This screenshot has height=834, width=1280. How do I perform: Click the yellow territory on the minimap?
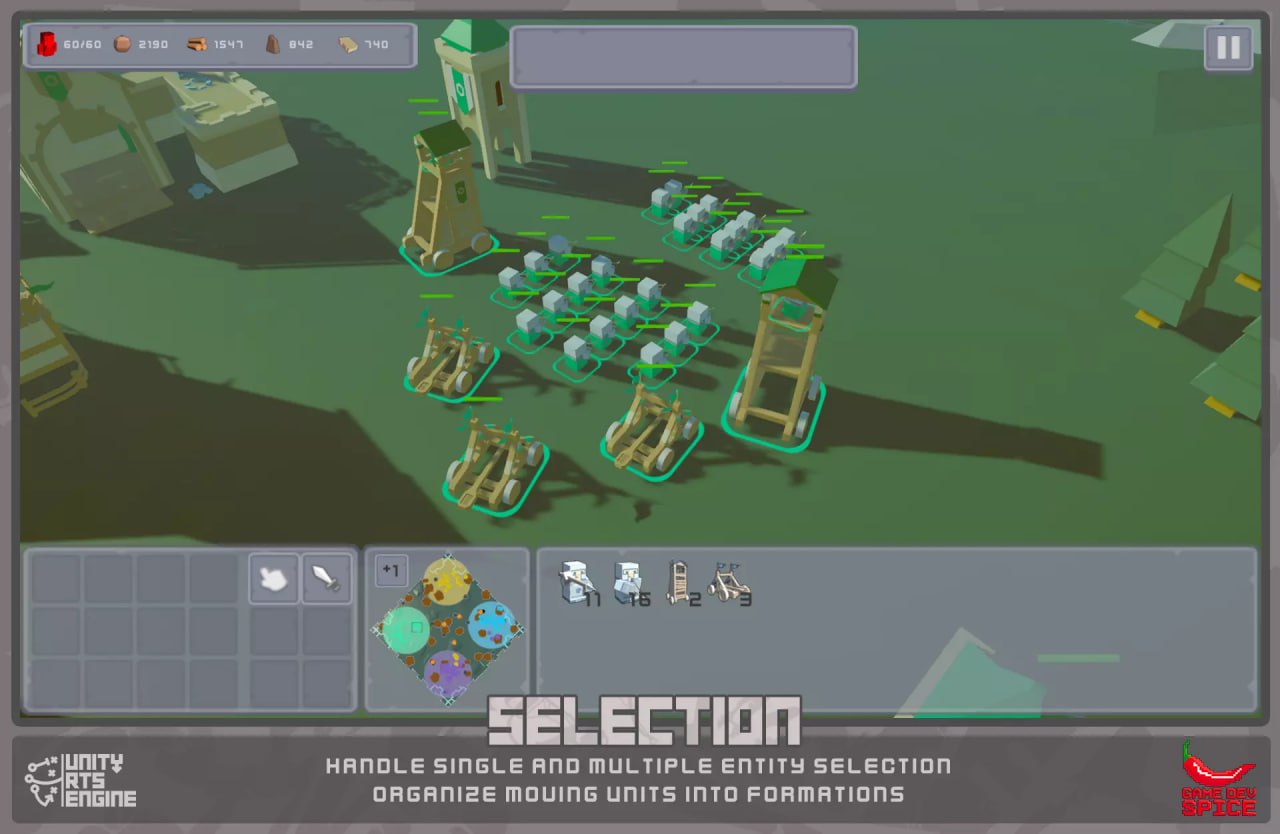click(x=447, y=583)
